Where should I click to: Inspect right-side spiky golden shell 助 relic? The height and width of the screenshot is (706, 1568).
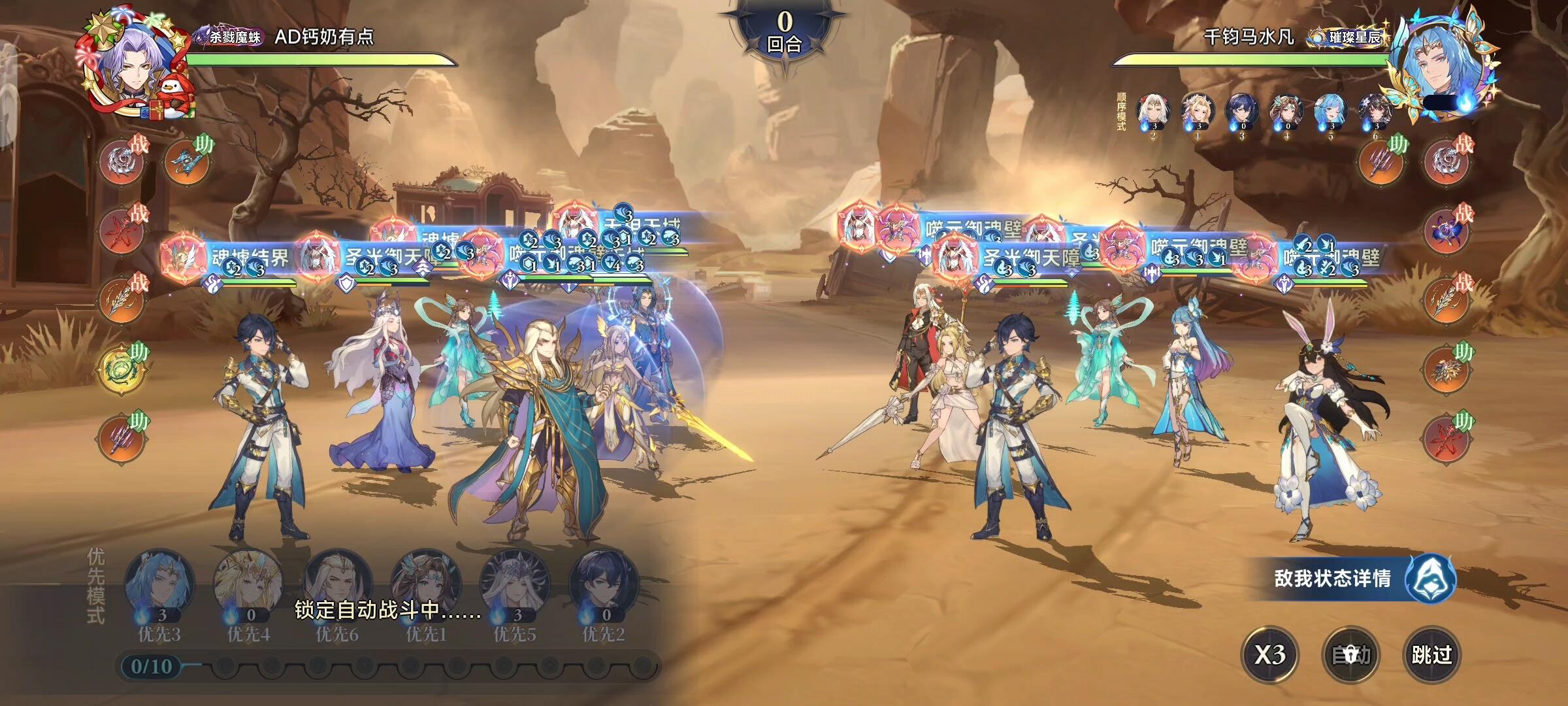coord(1446,369)
